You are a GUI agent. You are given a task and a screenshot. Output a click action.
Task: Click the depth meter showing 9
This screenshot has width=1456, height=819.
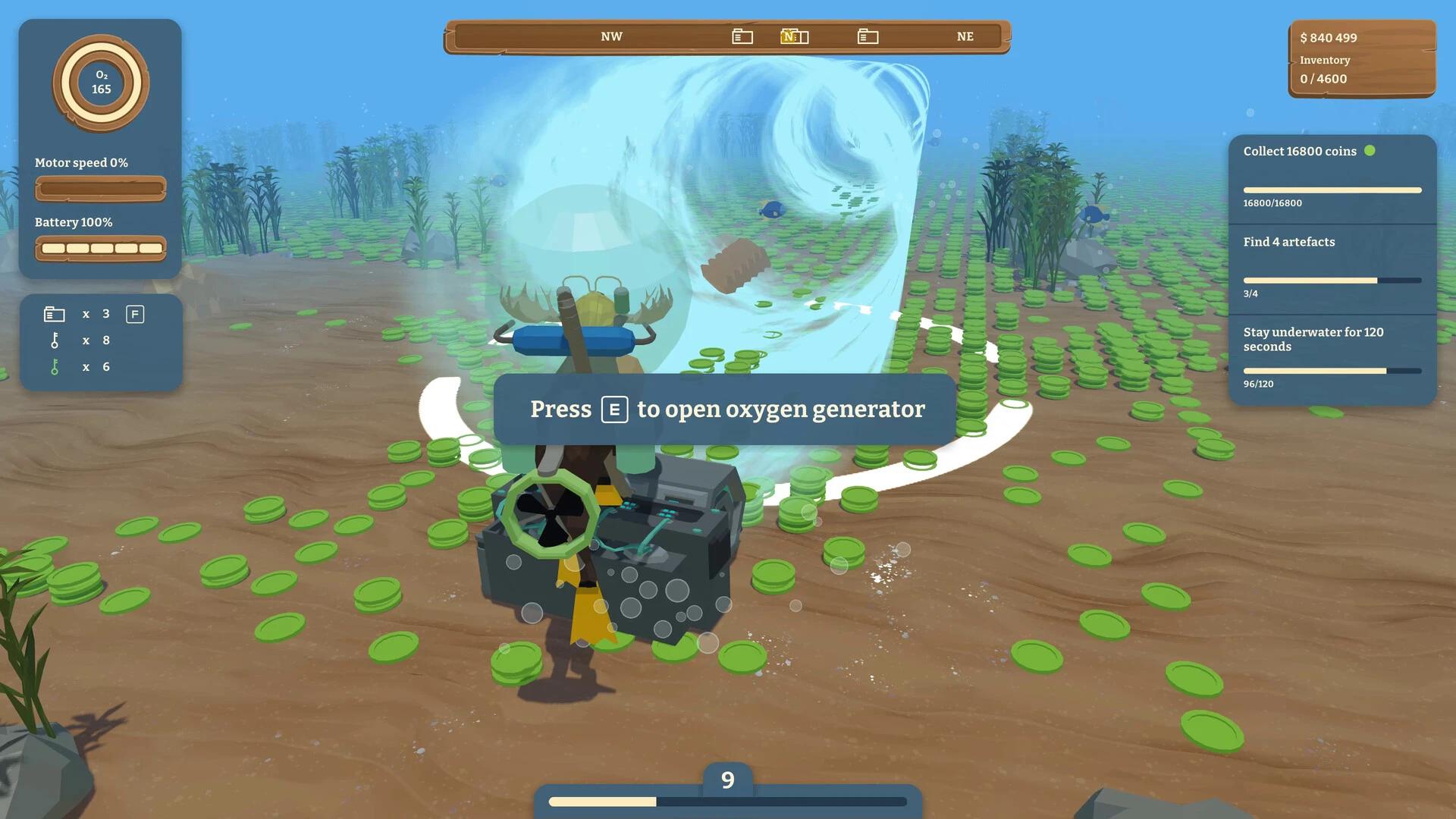tap(727, 779)
